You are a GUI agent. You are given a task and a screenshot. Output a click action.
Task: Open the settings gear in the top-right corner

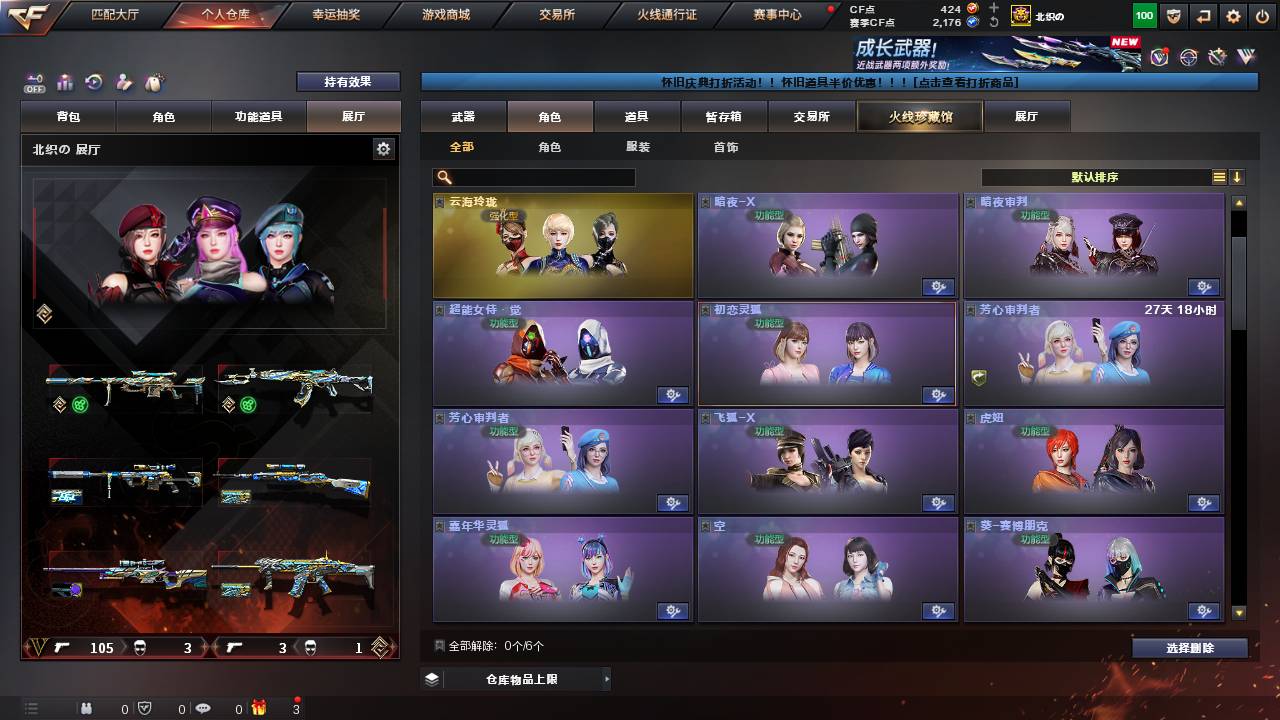tap(1232, 15)
